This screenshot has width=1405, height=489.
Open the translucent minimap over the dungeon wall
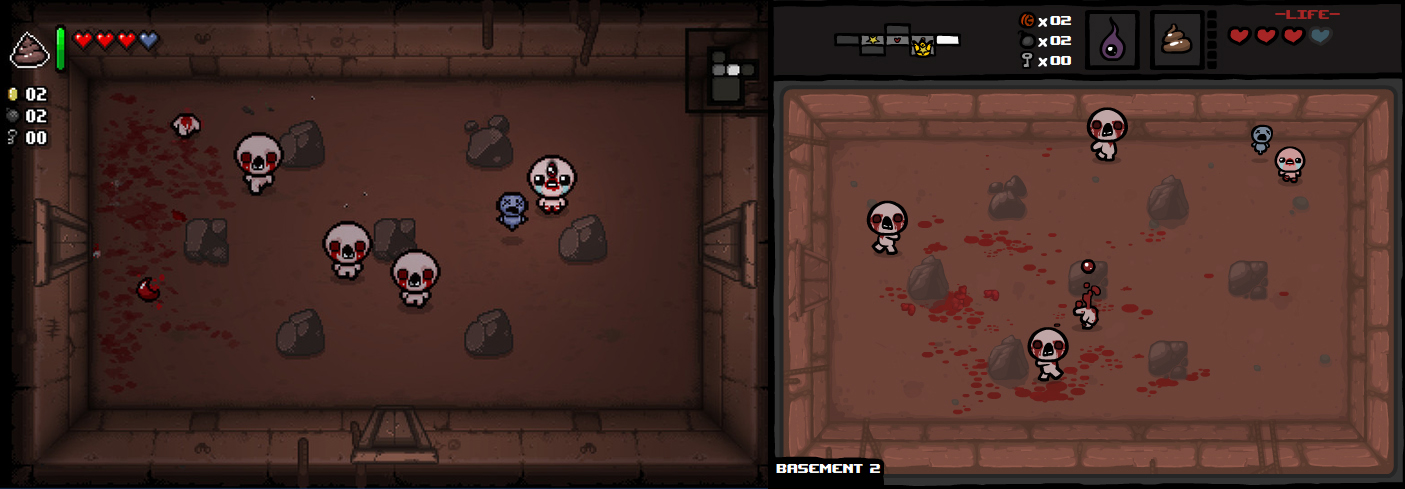(x=724, y=71)
